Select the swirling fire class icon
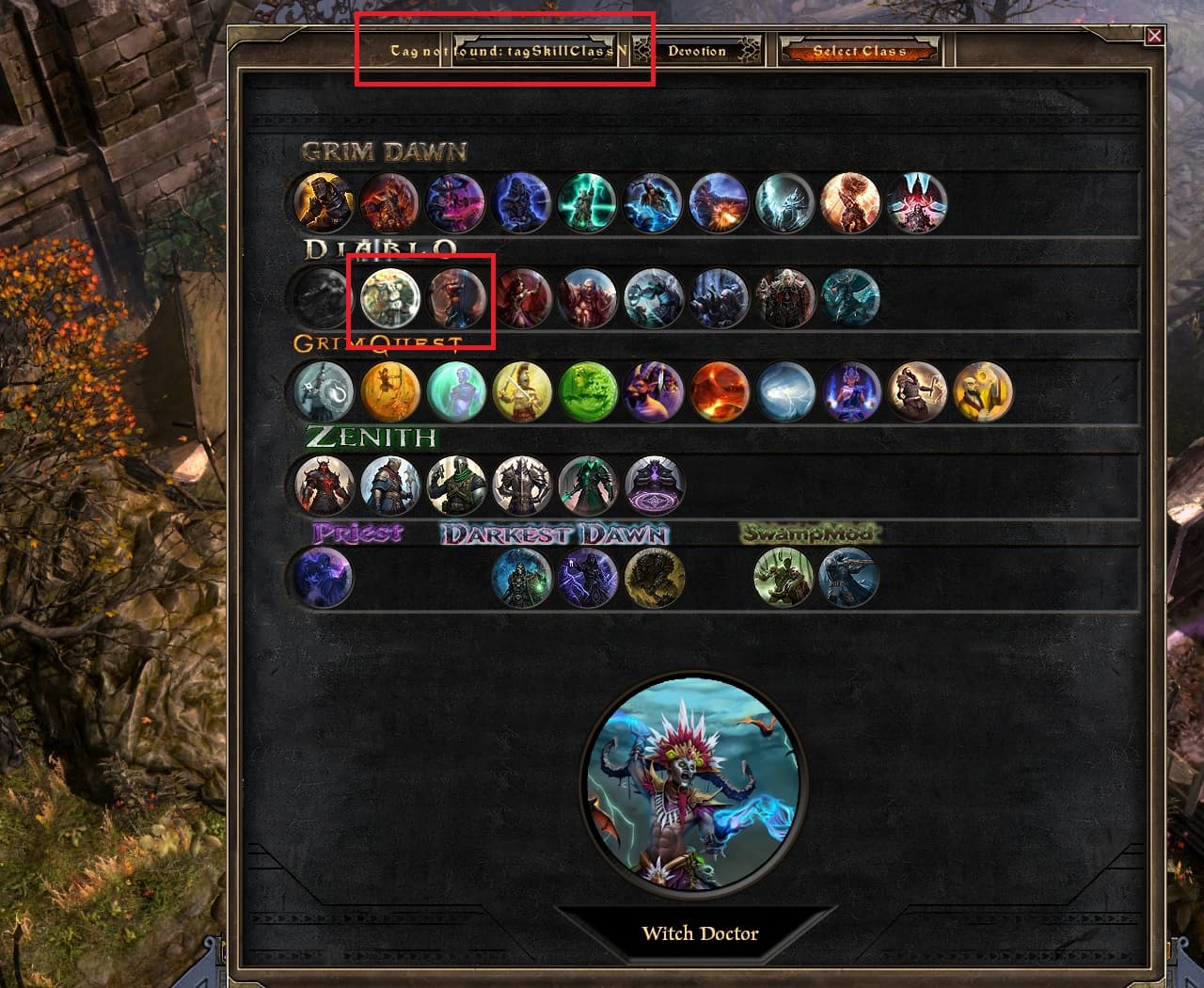Image resolution: width=1204 pixels, height=988 pixels. pyautogui.click(x=720, y=390)
